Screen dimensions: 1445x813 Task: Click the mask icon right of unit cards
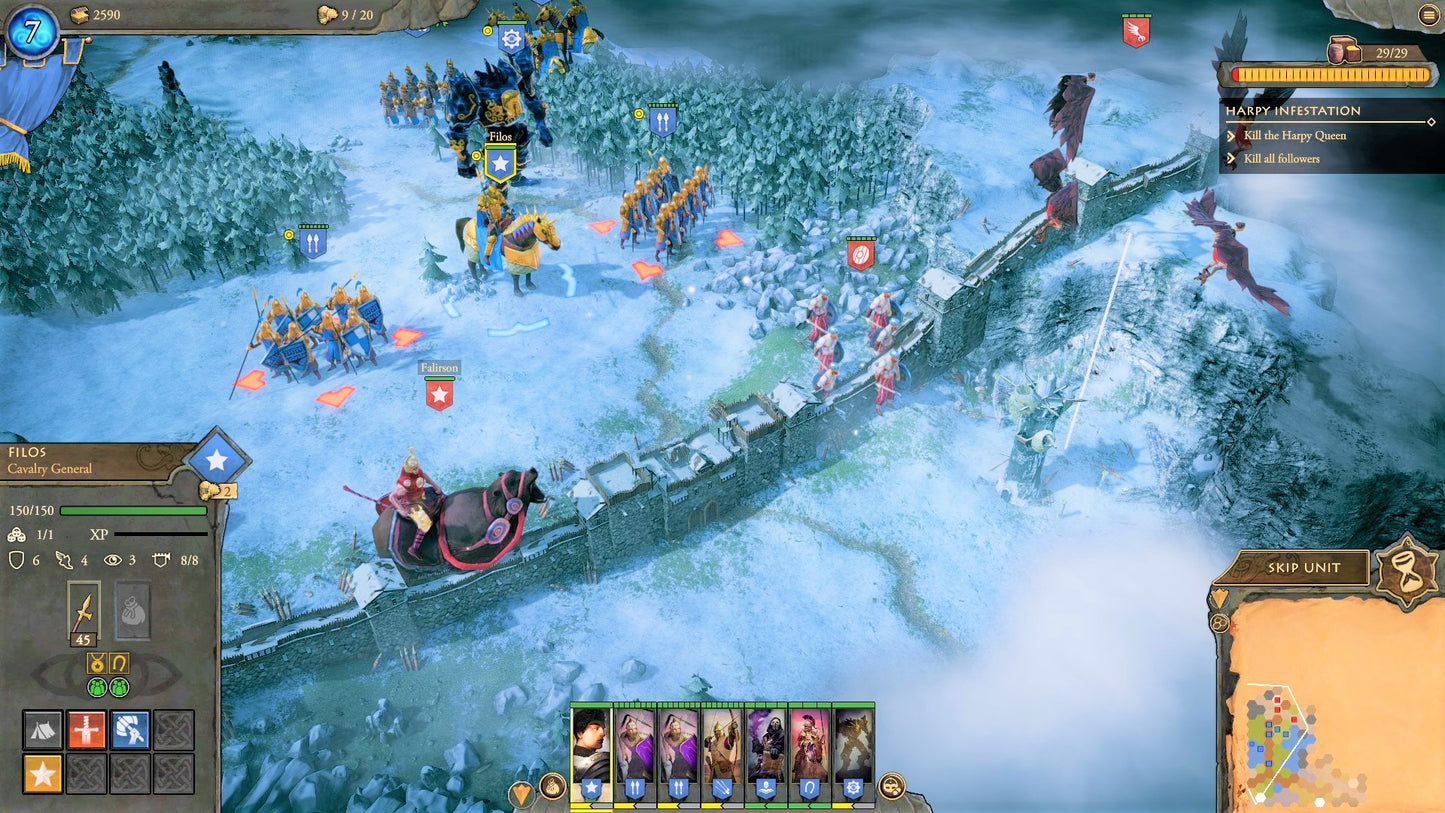coord(891,786)
